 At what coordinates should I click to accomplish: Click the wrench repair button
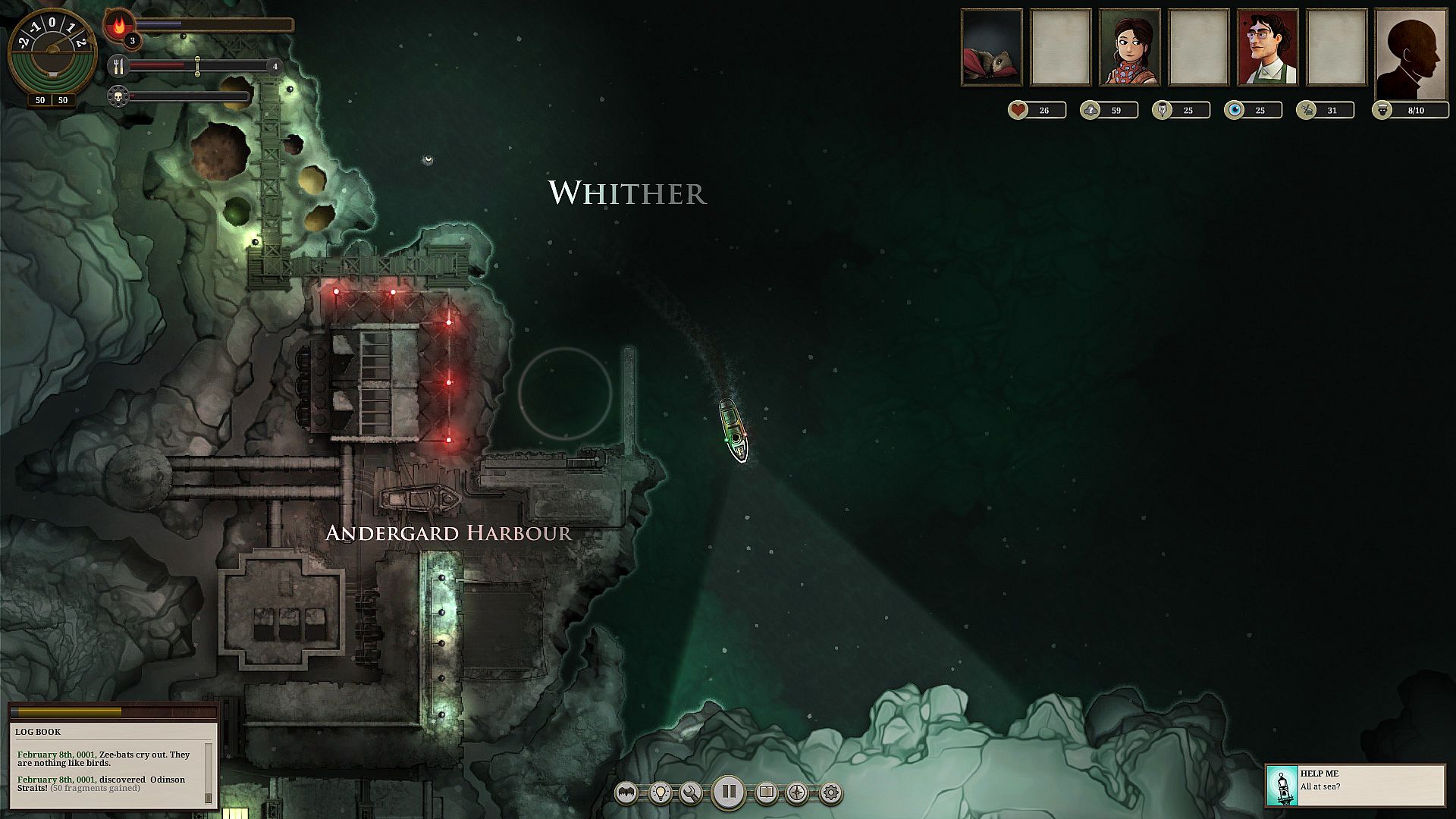point(691,793)
